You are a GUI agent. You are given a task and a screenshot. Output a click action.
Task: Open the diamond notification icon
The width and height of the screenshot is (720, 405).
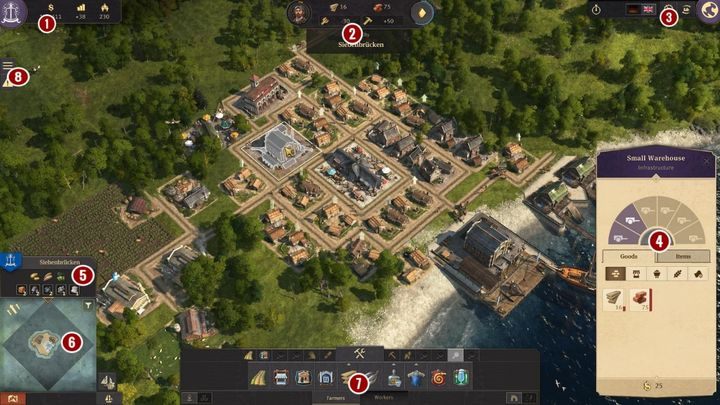(x=423, y=13)
